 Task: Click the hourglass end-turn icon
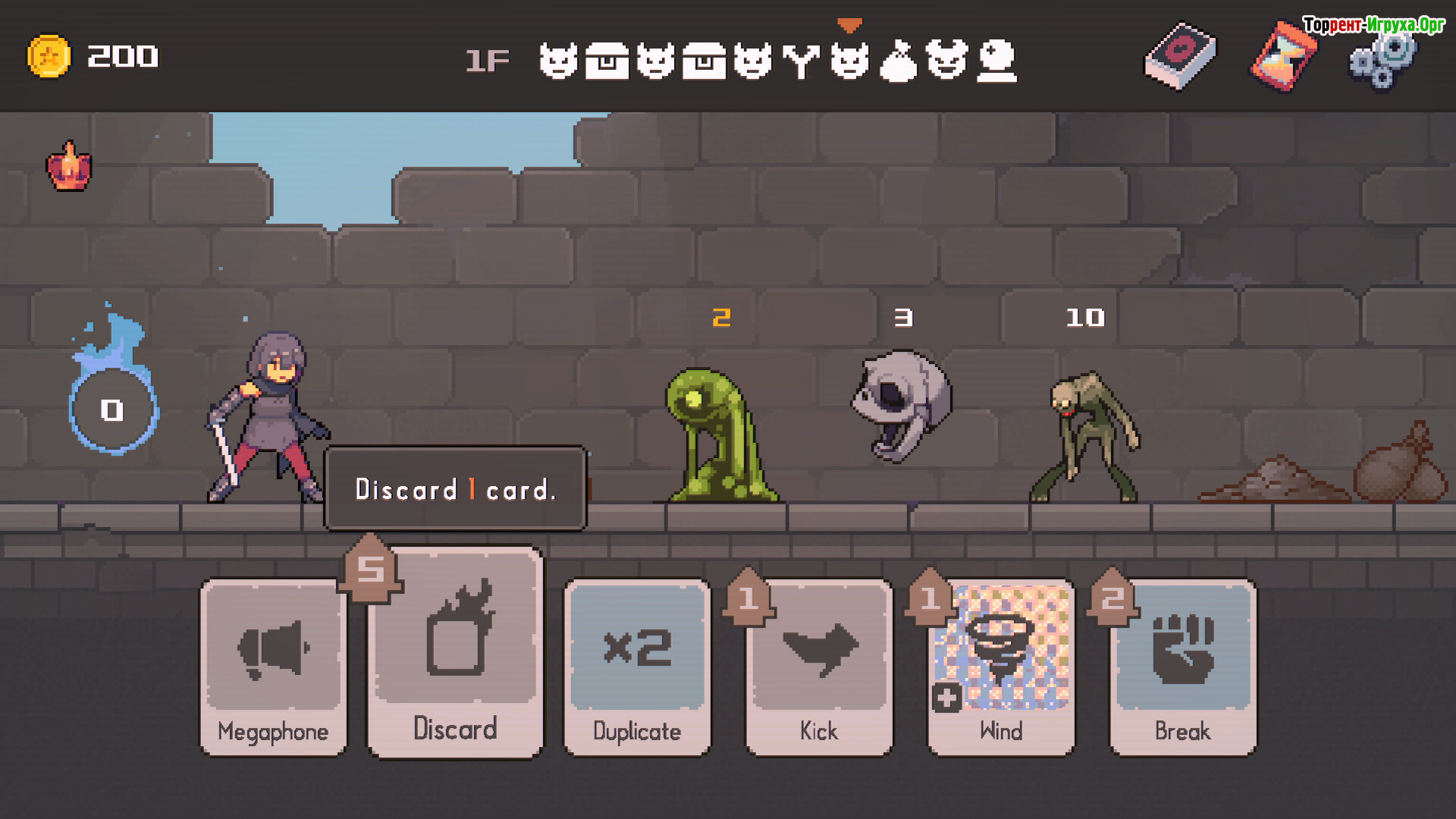(1283, 56)
